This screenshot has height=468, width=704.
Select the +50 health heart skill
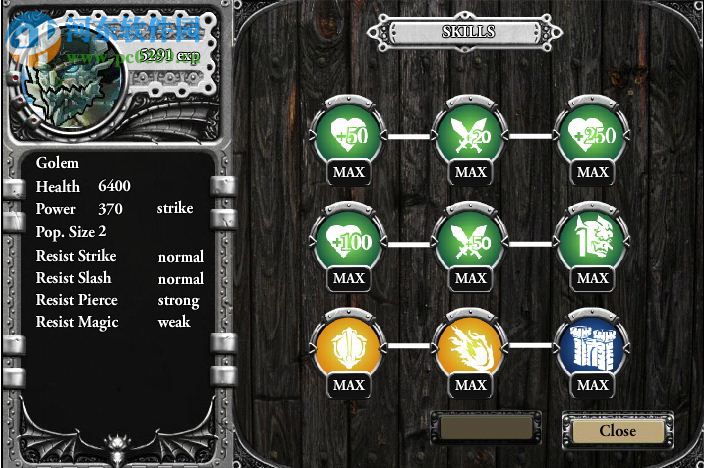[x=348, y=135]
